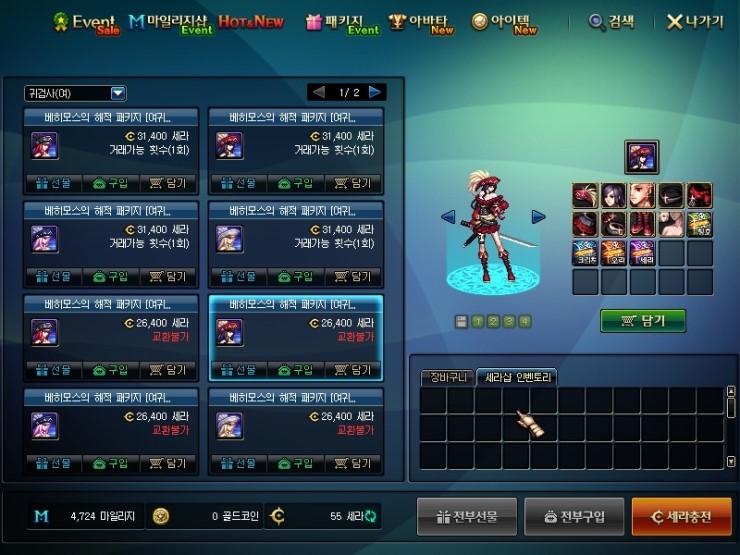Open the 아이템 item category
Viewport: 740px width, 555px height.
tap(504, 21)
